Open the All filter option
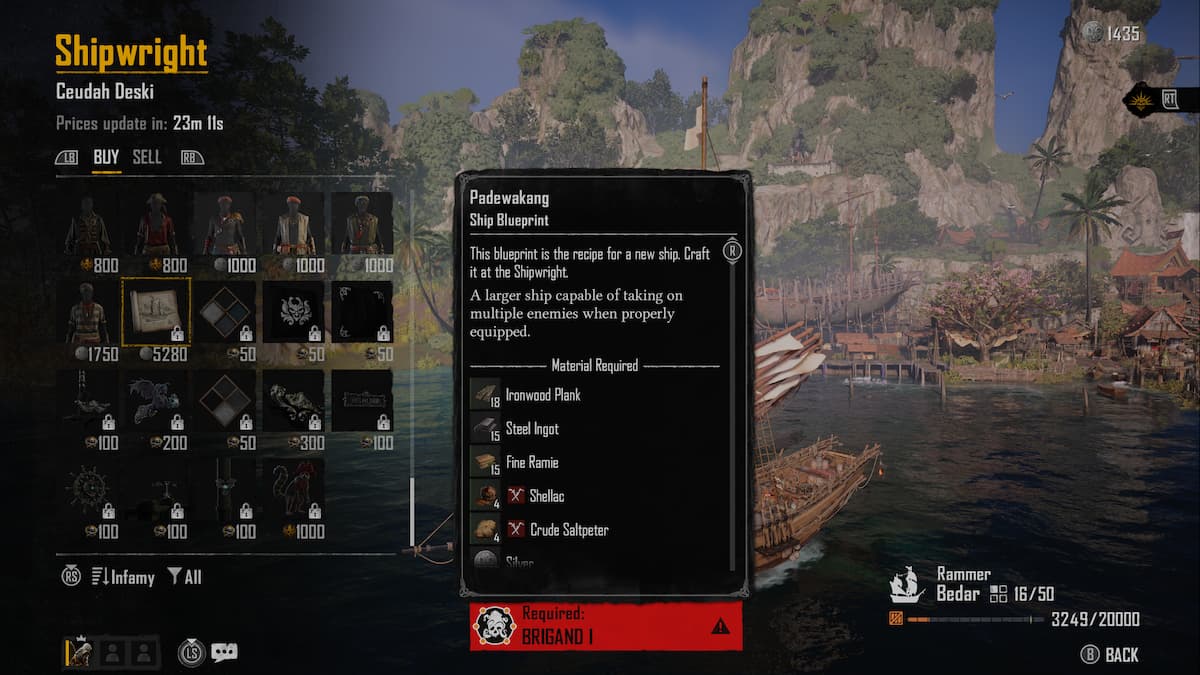 click(x=185, y=577)
